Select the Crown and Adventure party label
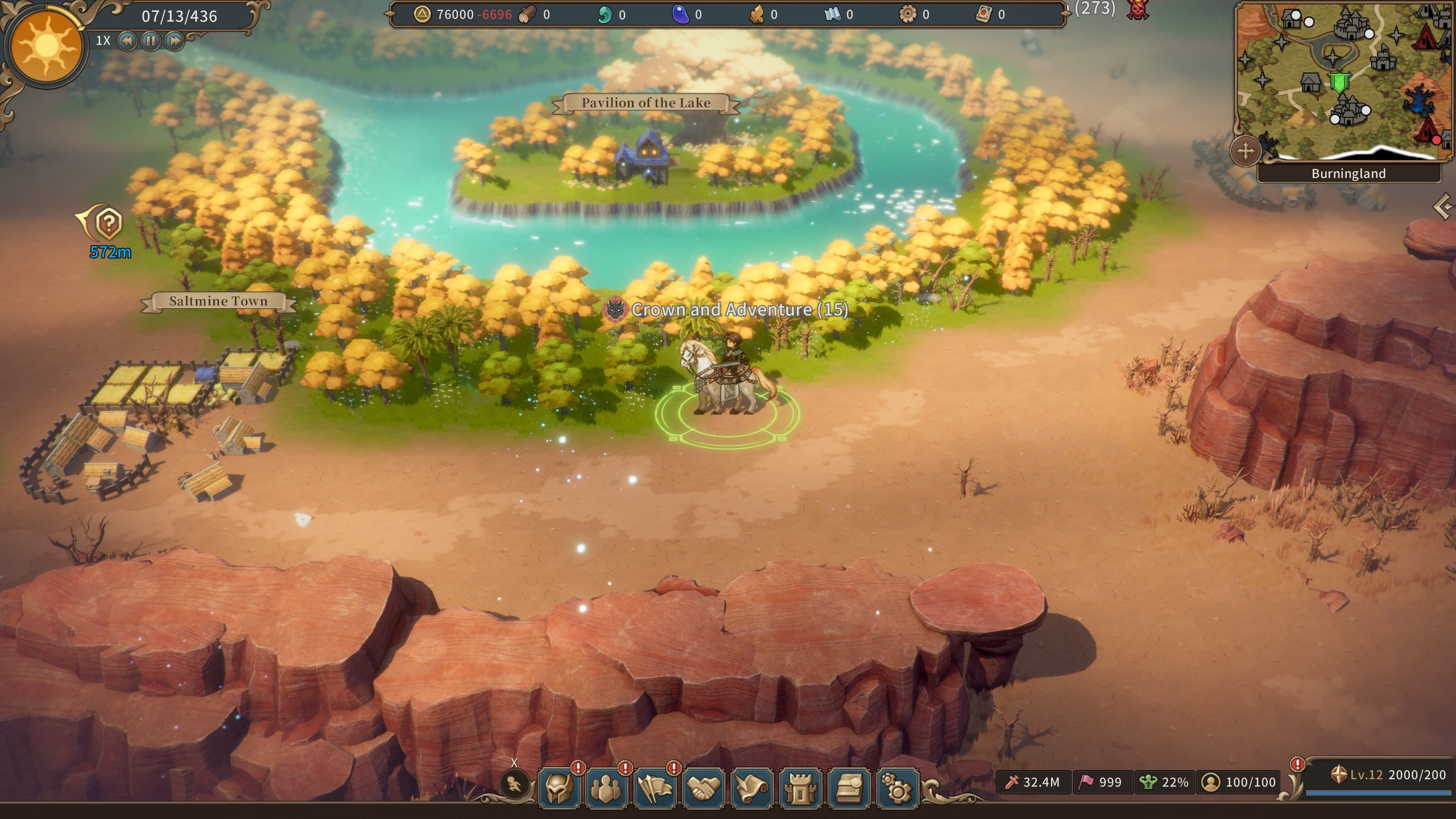Screen dimensions: 1456x819 coord(739,309)
